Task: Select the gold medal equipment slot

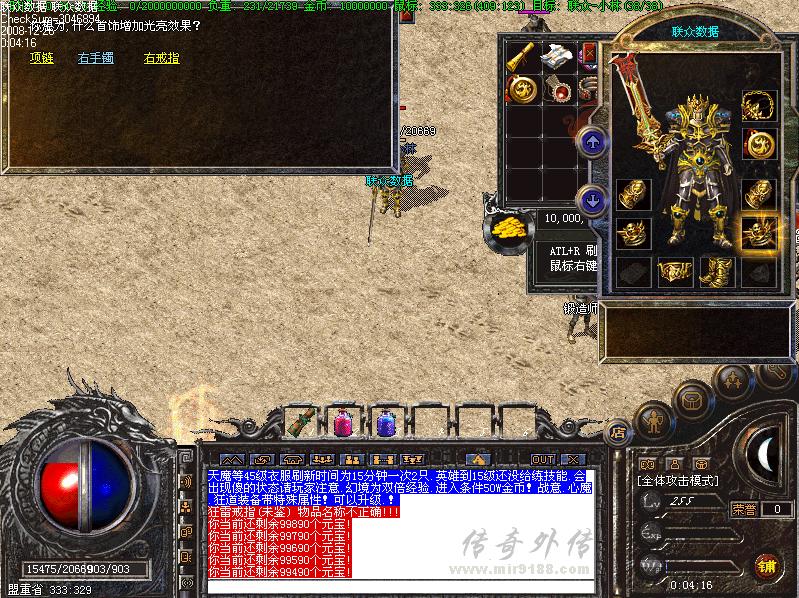Action: 759,144
